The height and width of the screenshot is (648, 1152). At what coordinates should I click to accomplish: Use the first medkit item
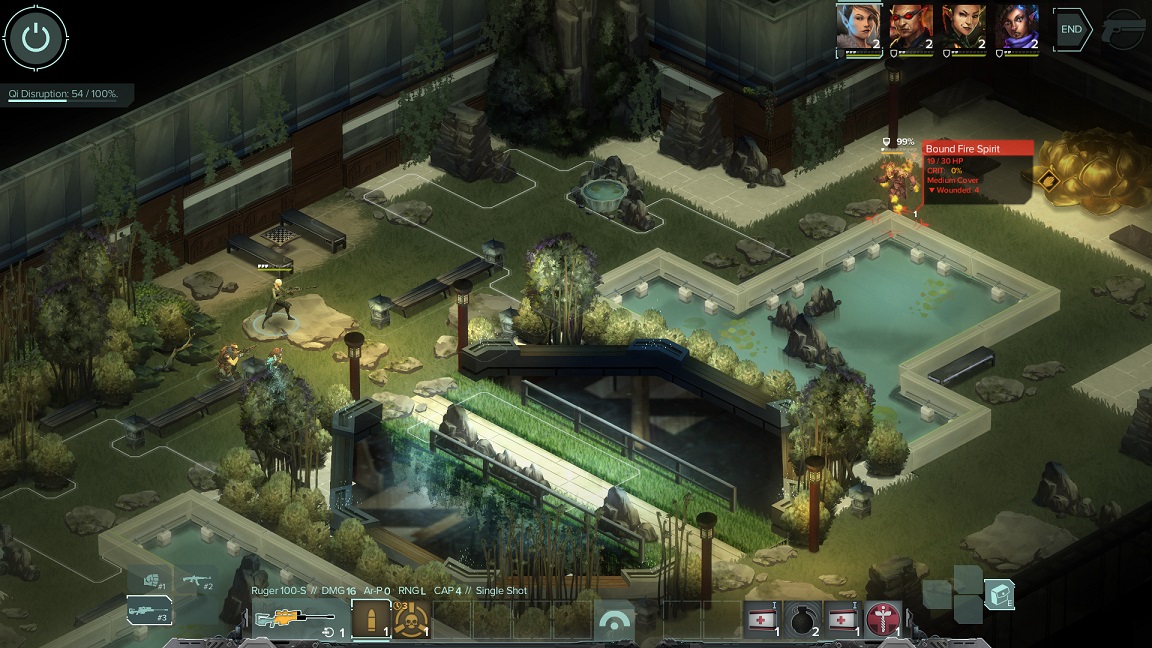pyautogui.click(x=763, y=619)
